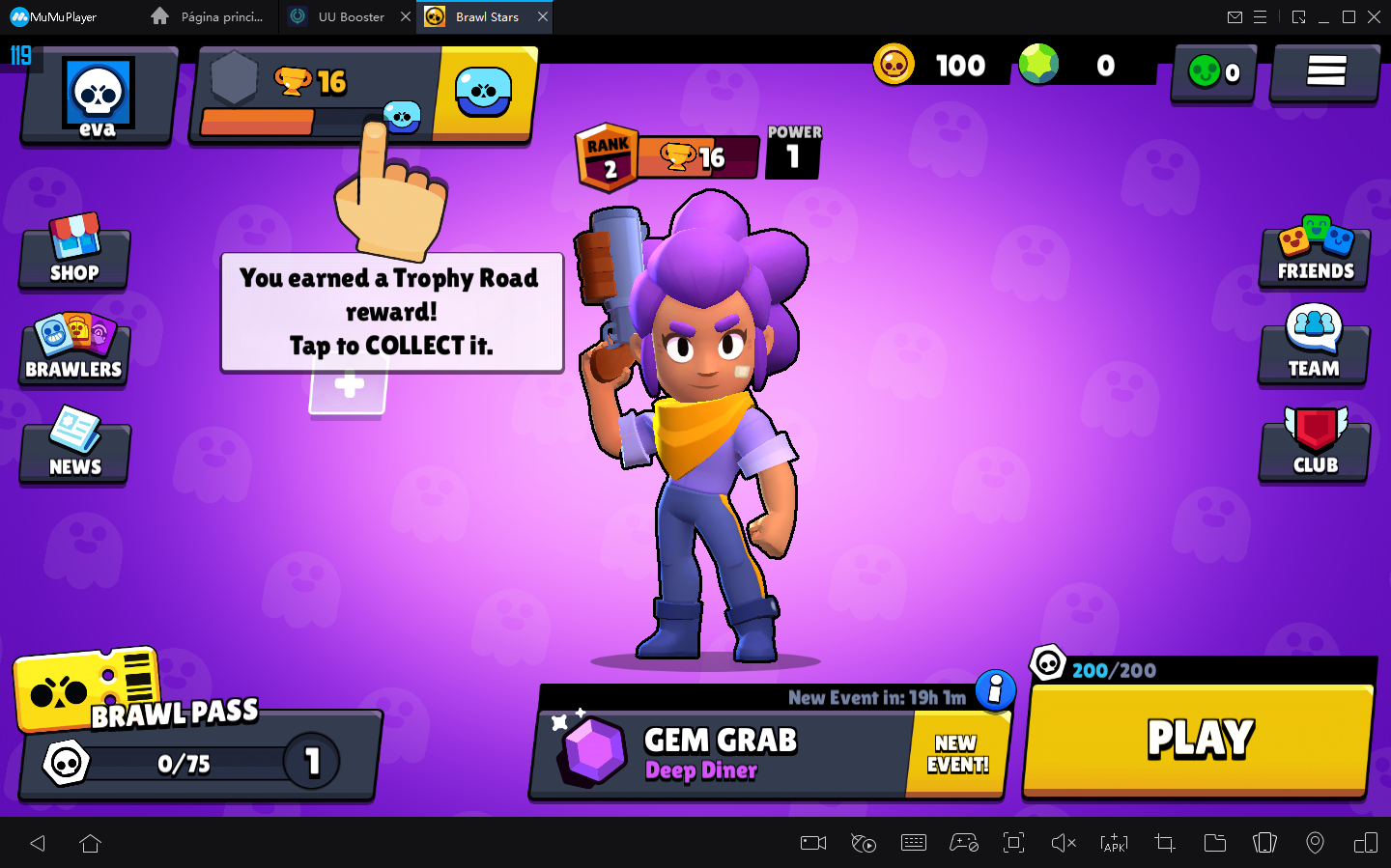Go to the Página principal home tab
The width and height of the screenshot is (1391, 868).
pyautogui.click(x=206, y=16)
